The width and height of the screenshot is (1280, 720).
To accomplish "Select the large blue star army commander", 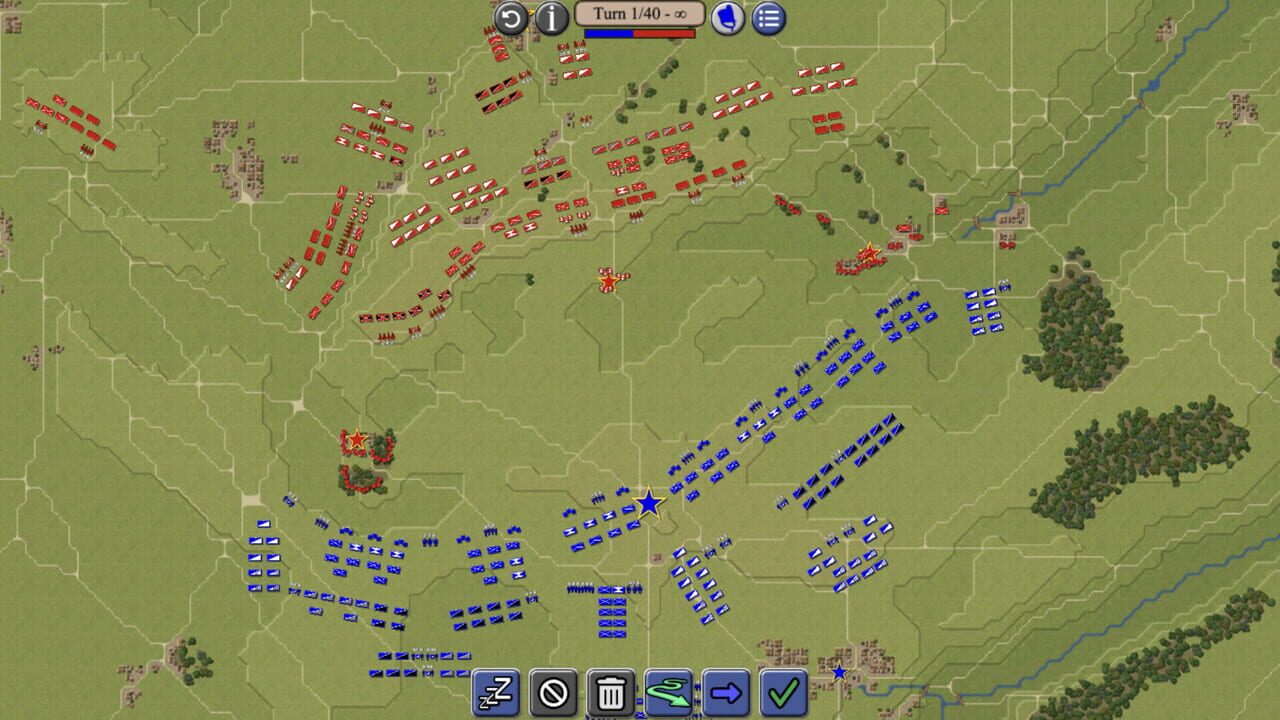I will tap(649, 504).
